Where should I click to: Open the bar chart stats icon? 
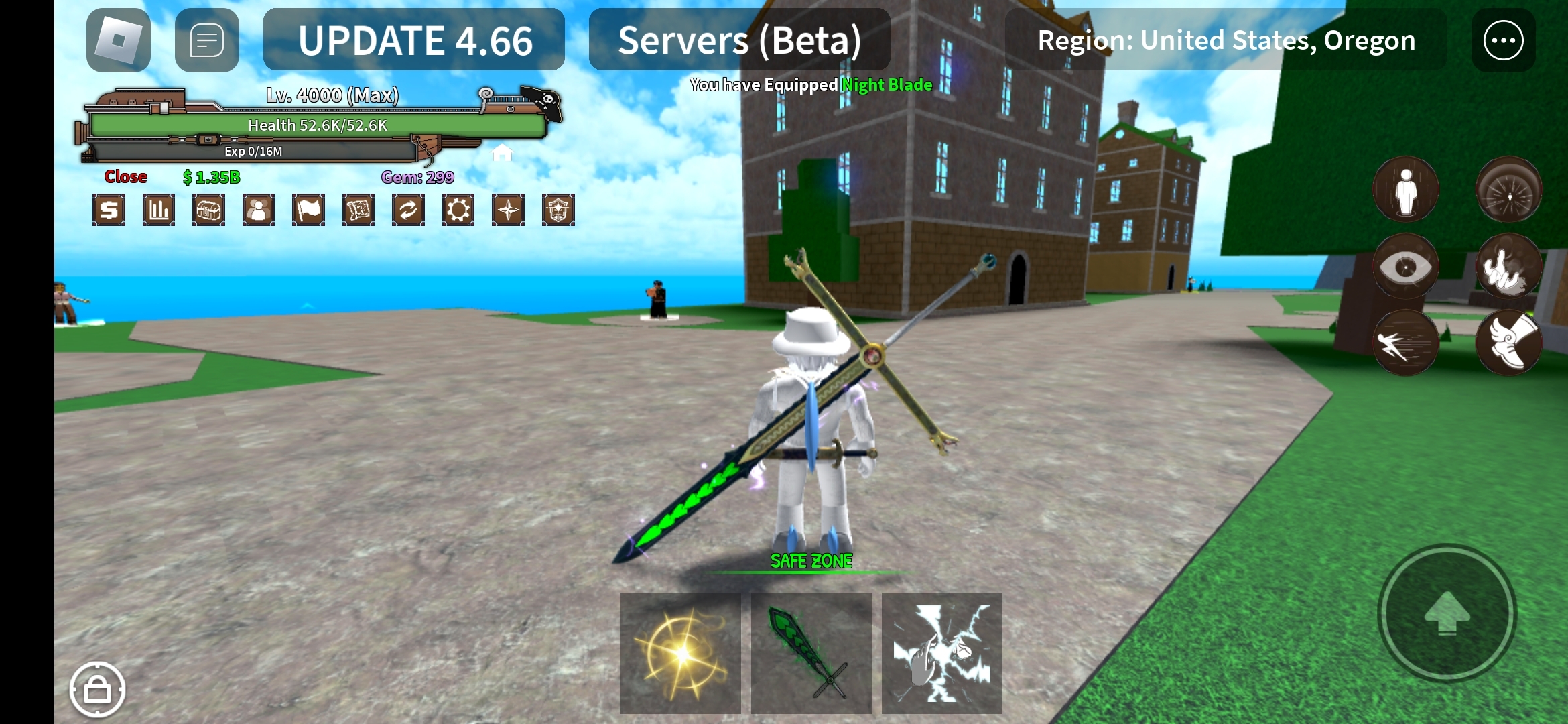159,210
